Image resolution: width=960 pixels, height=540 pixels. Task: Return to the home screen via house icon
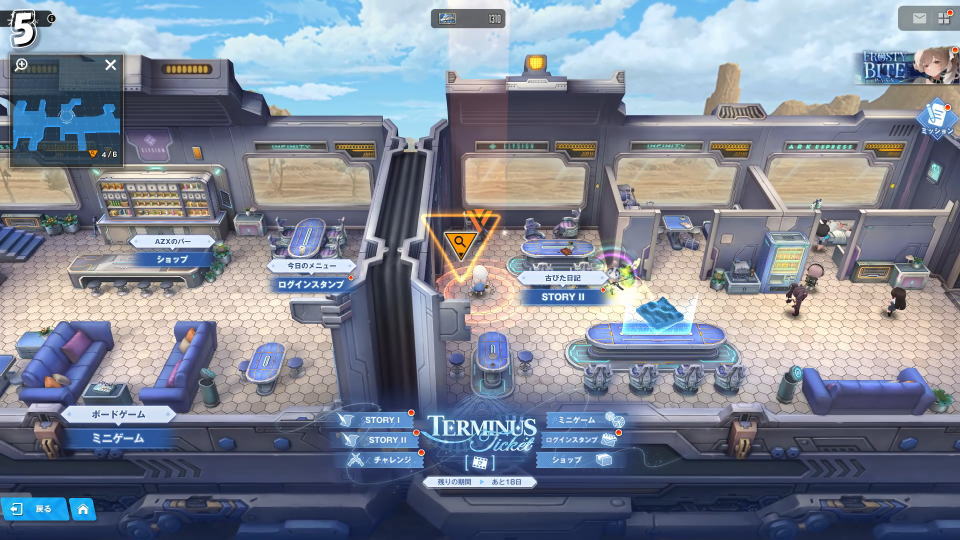82,509
